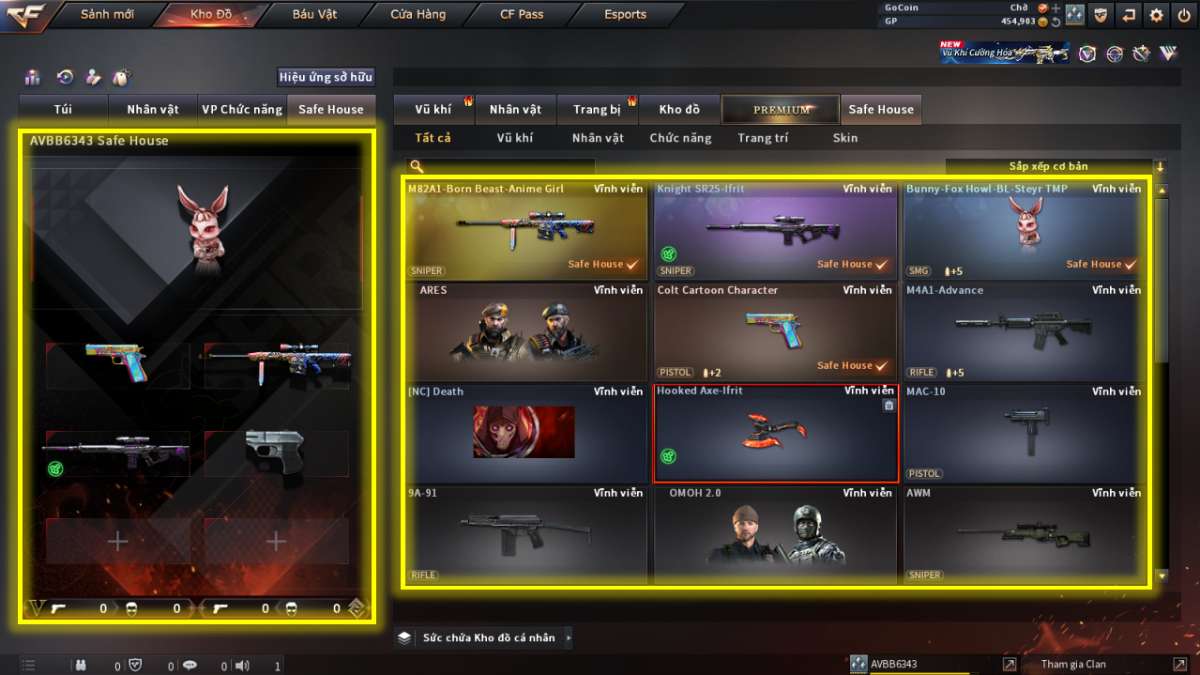Filter items by Trang trí

tap(762, 138)
